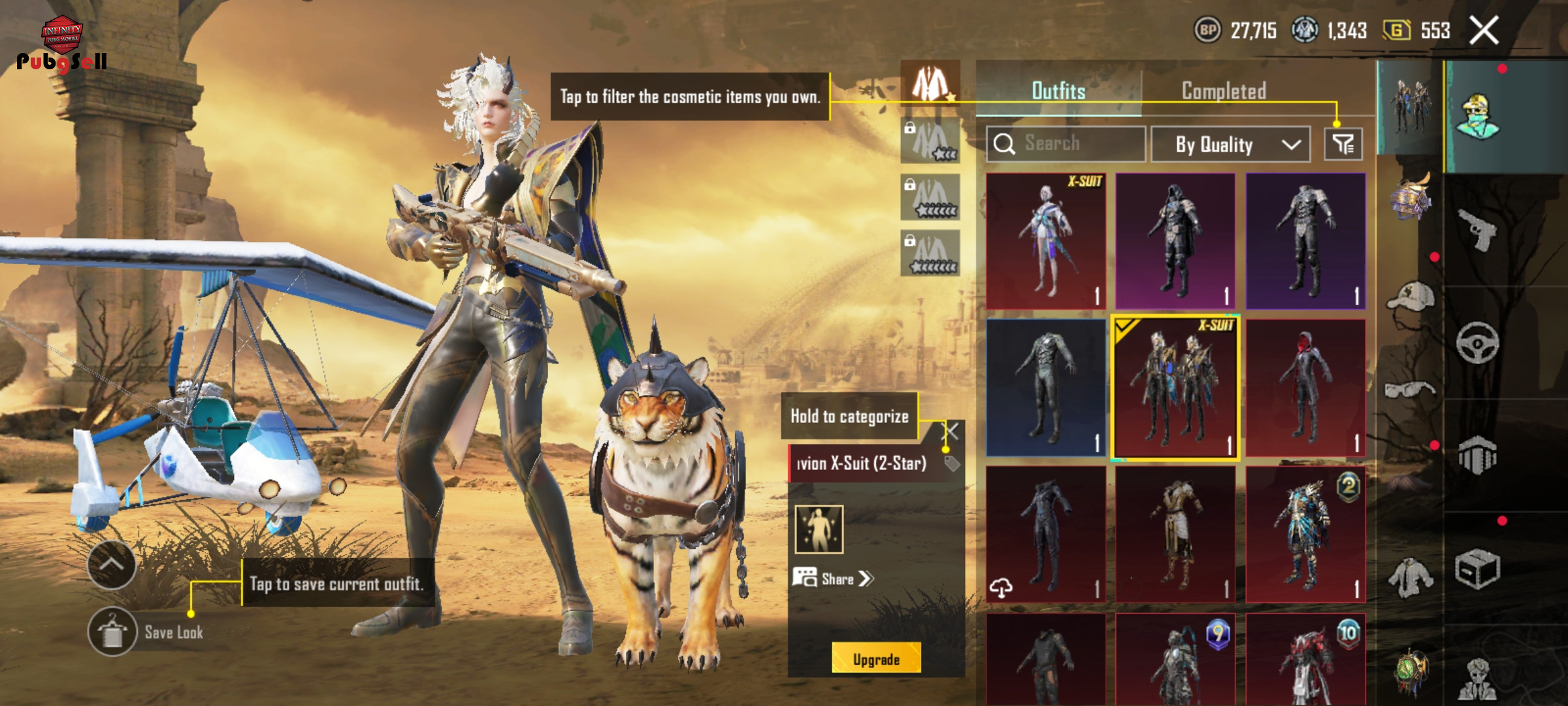The width and height of the screenshot is (1568, 706).
Task: Open the crate box category
Action: coord(1477,569)
